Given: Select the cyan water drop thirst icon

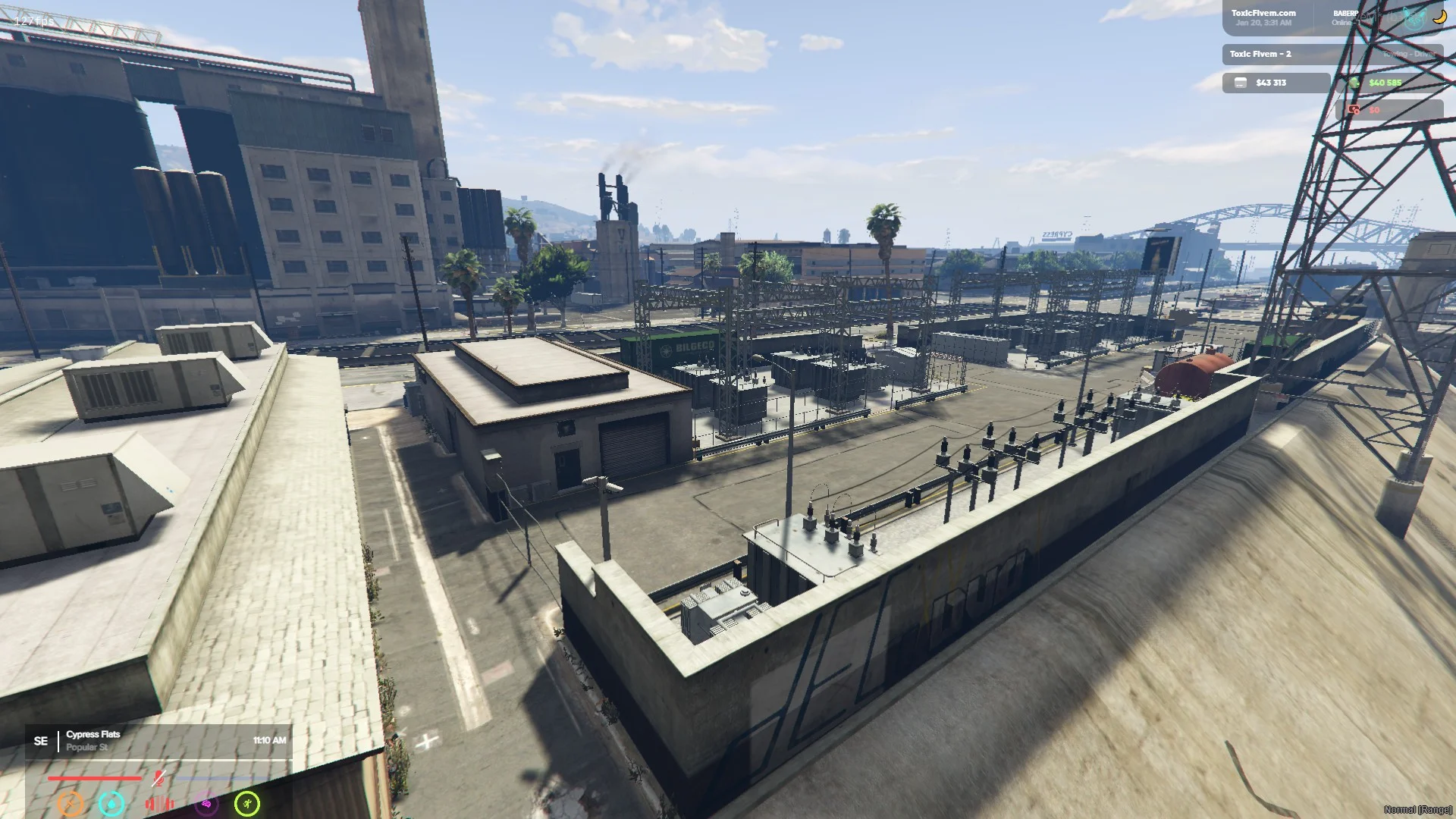Looking at the screenshot, I should [111, 804].
